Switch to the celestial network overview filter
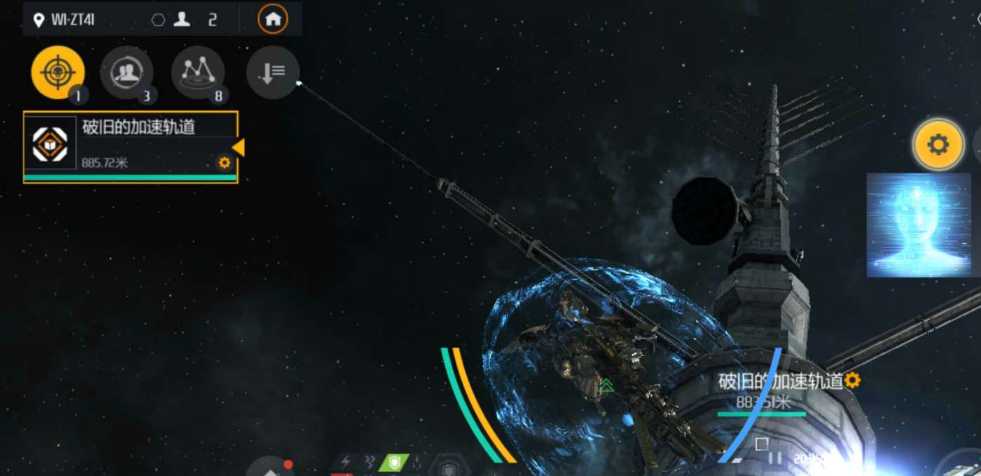This screenshot has width=981, height=476. (x=197, y=72)
